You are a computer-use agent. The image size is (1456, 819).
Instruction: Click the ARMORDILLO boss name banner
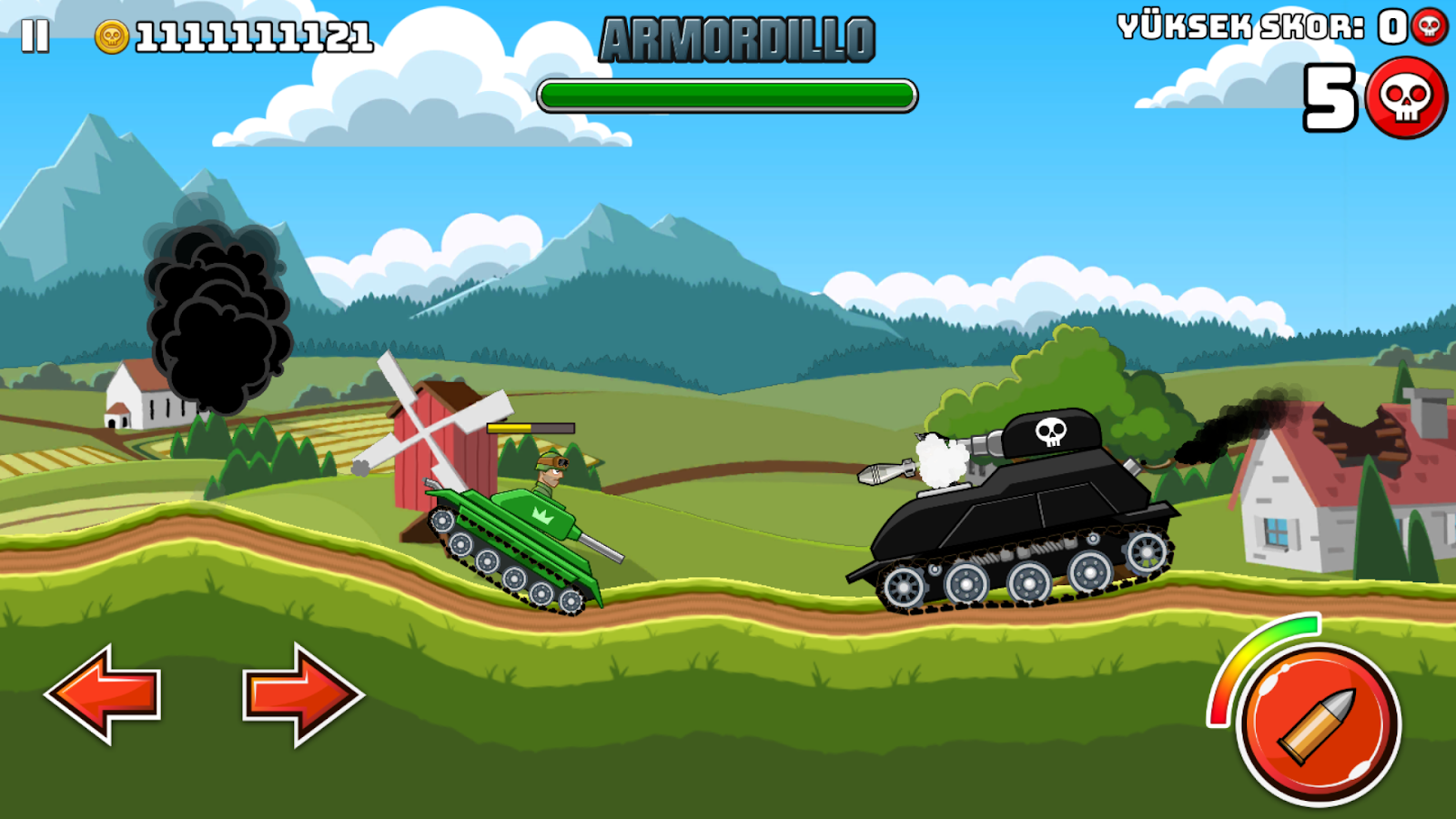pos(739,40)
